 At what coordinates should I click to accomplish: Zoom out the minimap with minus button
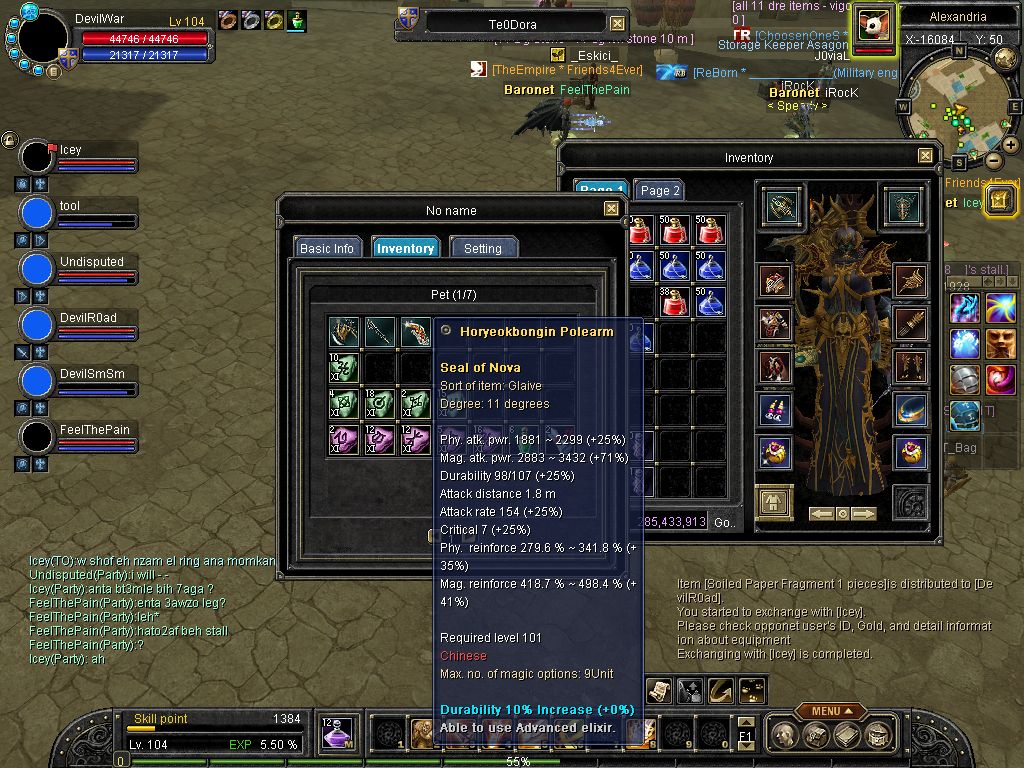pos(994,160)
